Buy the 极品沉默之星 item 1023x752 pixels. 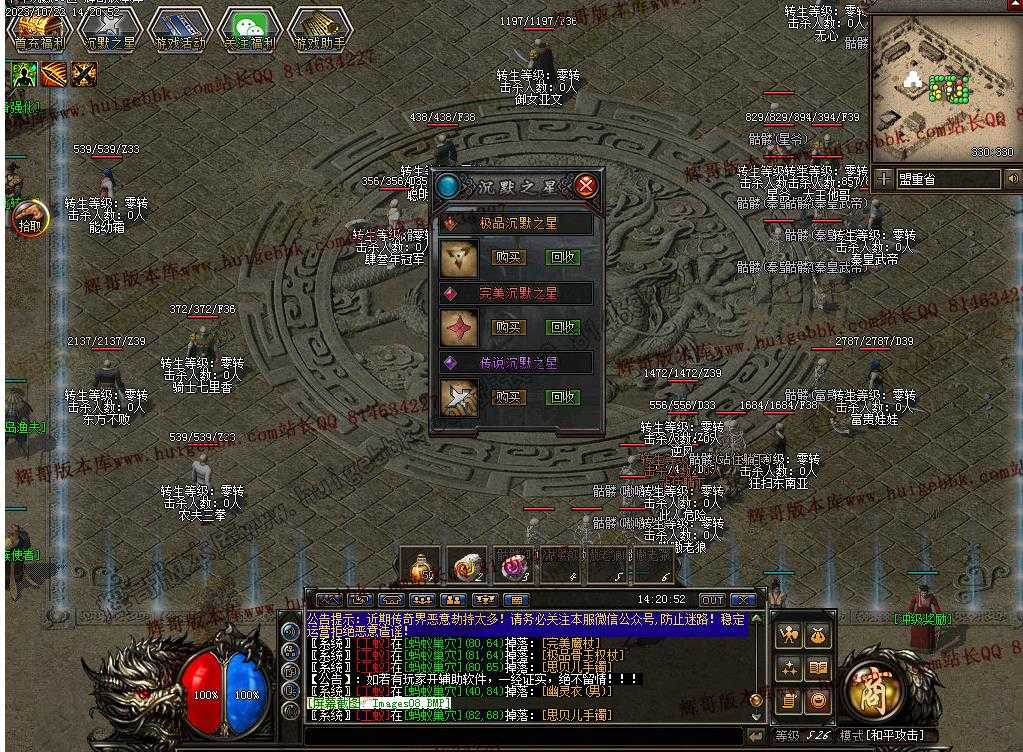[509, 257]
